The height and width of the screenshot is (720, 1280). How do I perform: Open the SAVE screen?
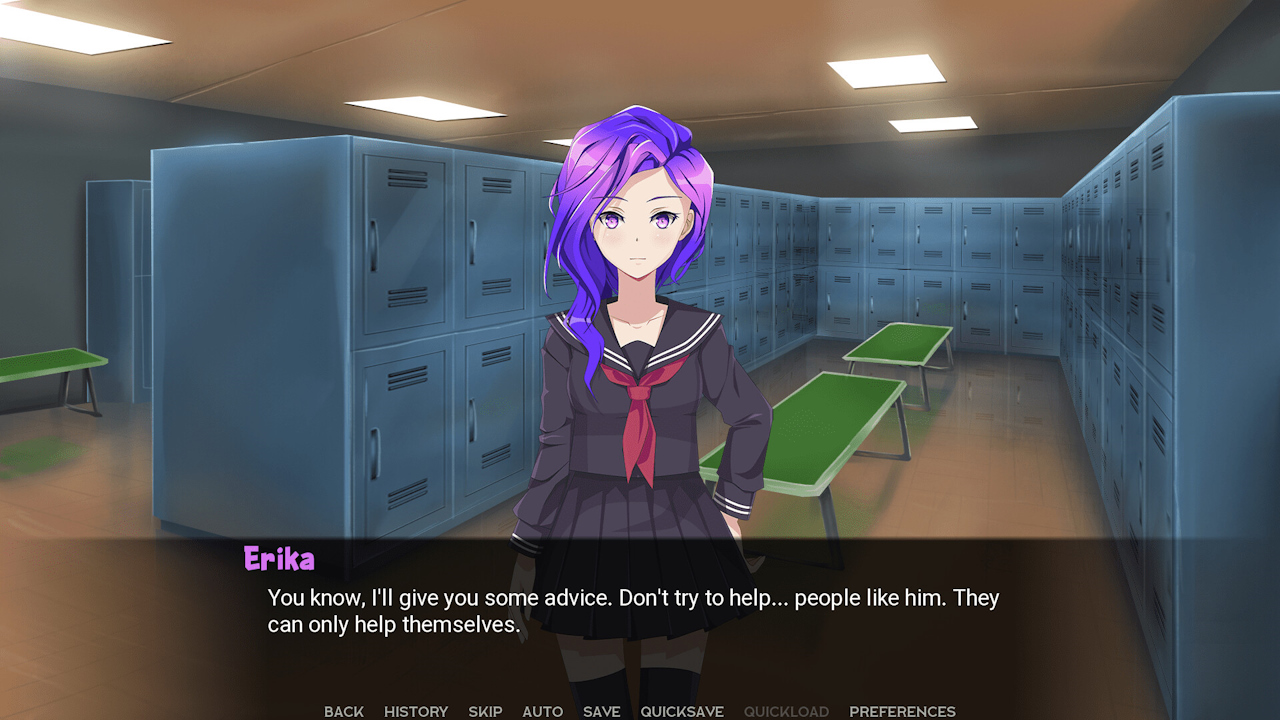point(600,711)
